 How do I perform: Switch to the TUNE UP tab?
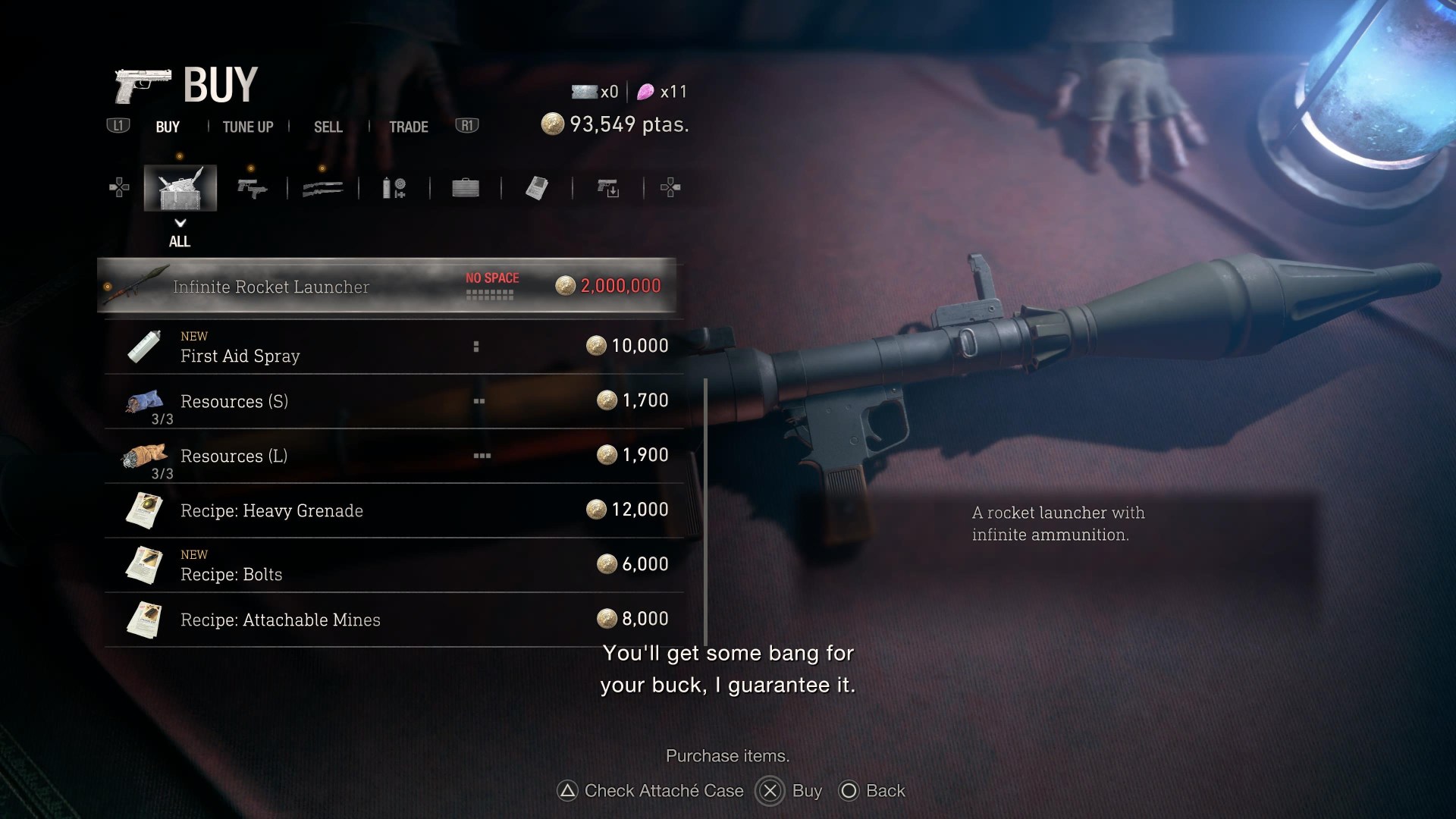246,127
